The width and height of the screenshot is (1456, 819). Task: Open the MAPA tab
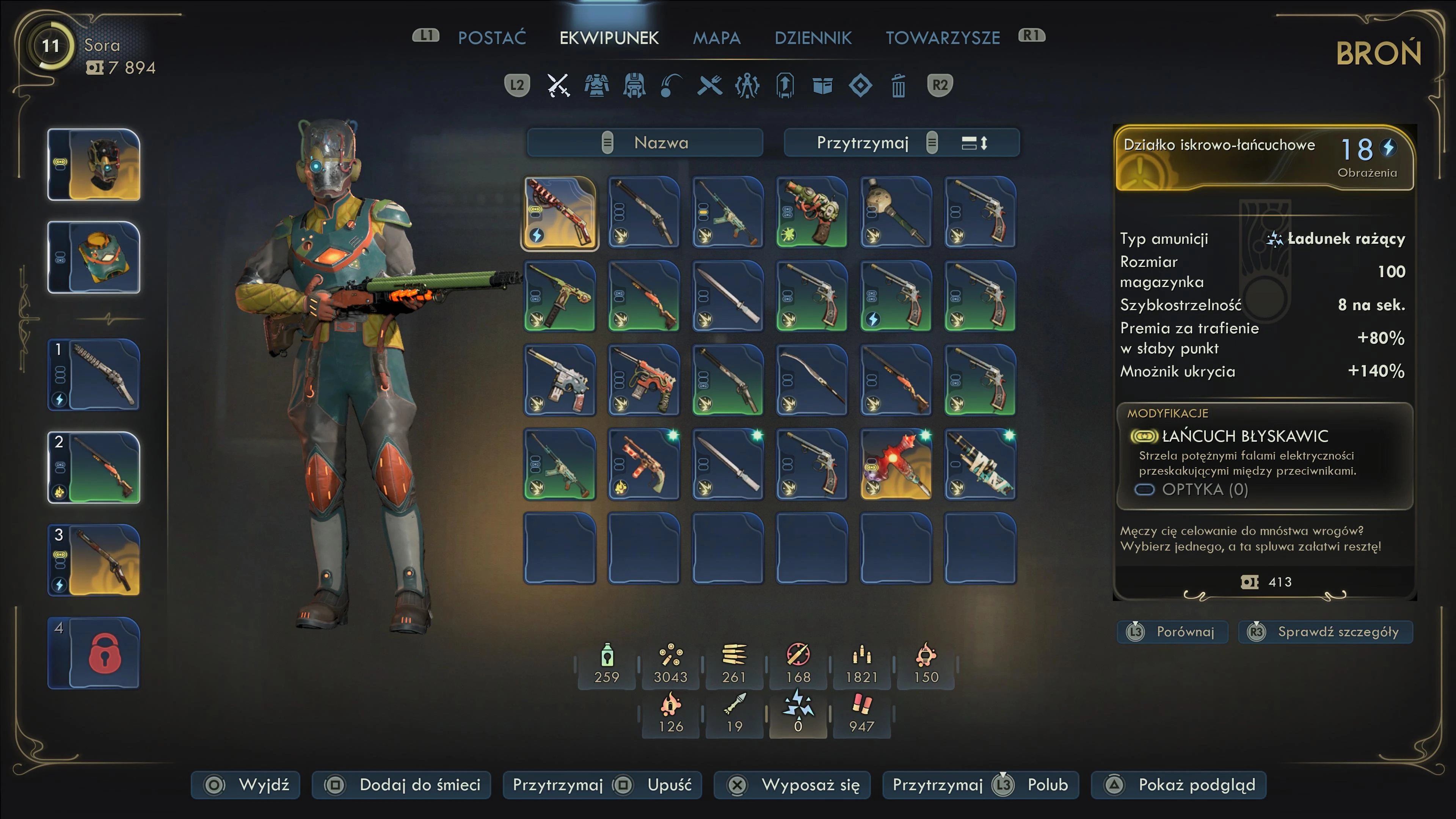coord(716,38)
